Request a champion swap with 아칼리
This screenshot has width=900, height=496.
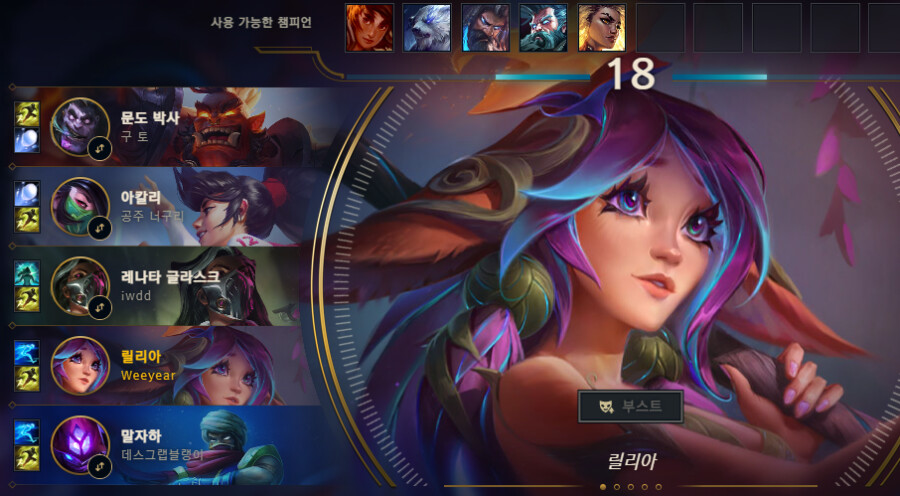point(100,228)
